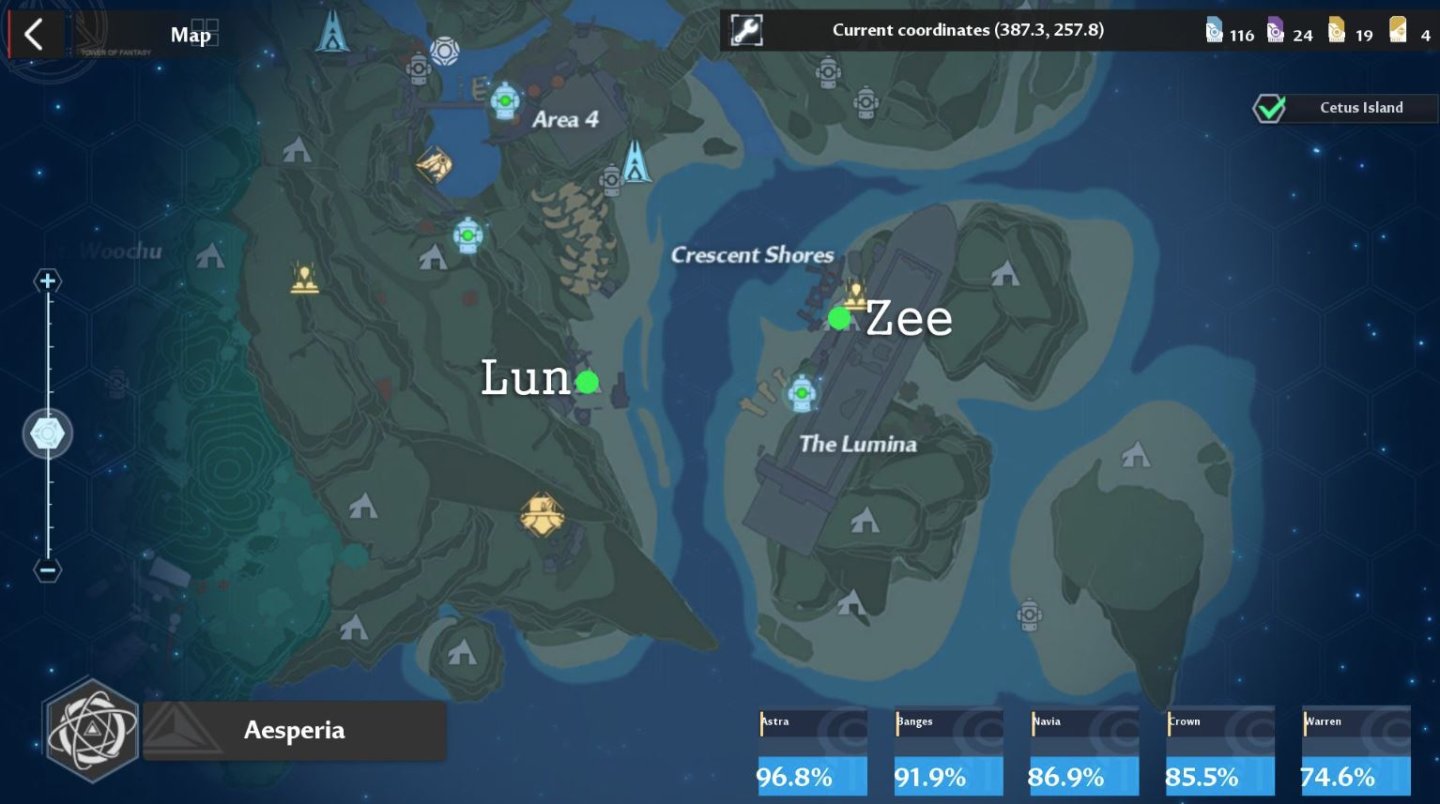Click the Crescent Shores location label
The height and width of the screenshot is (804, 1440).
pos(752,255)
